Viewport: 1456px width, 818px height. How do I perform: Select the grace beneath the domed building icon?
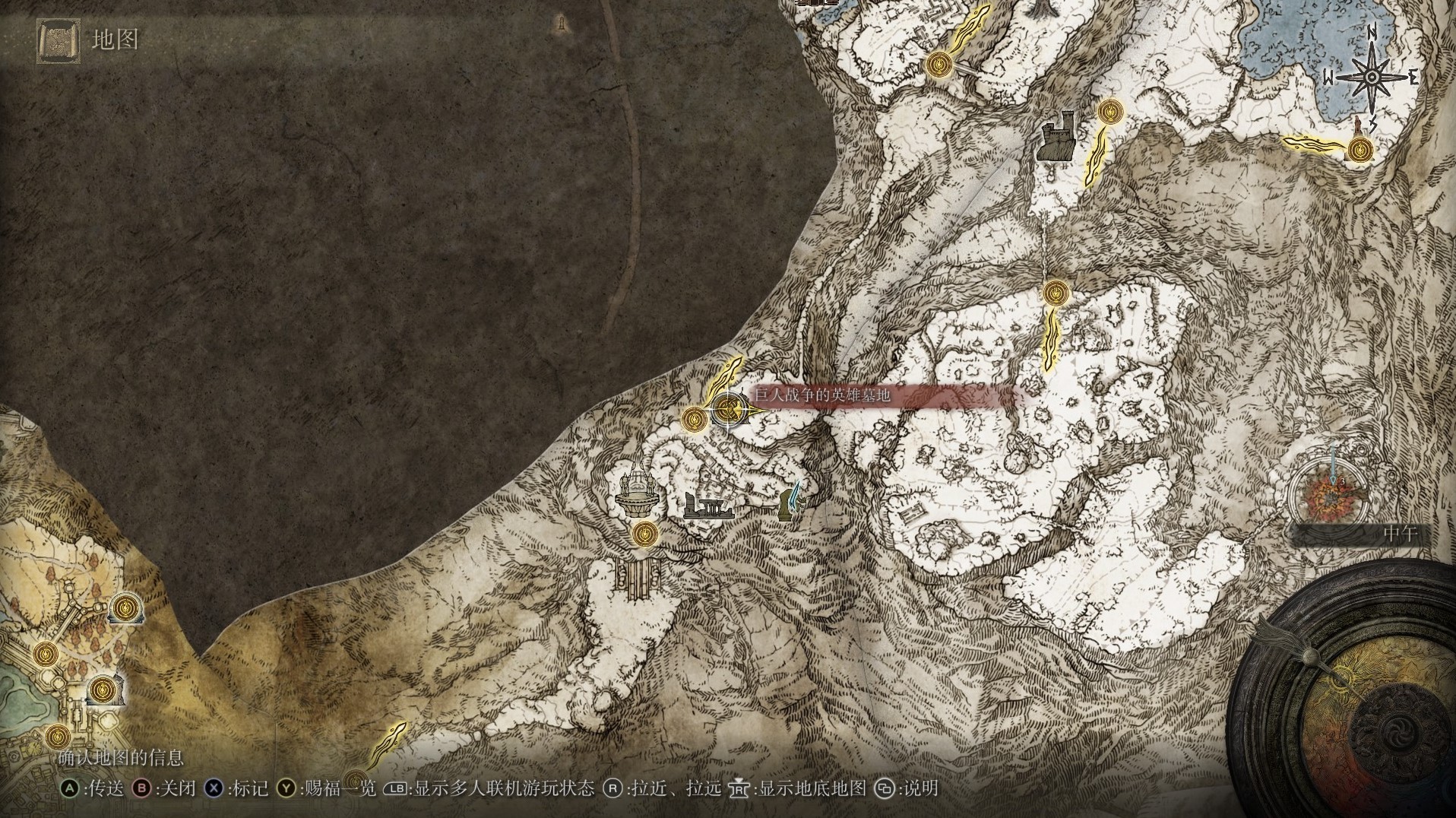tap(645, 534)
